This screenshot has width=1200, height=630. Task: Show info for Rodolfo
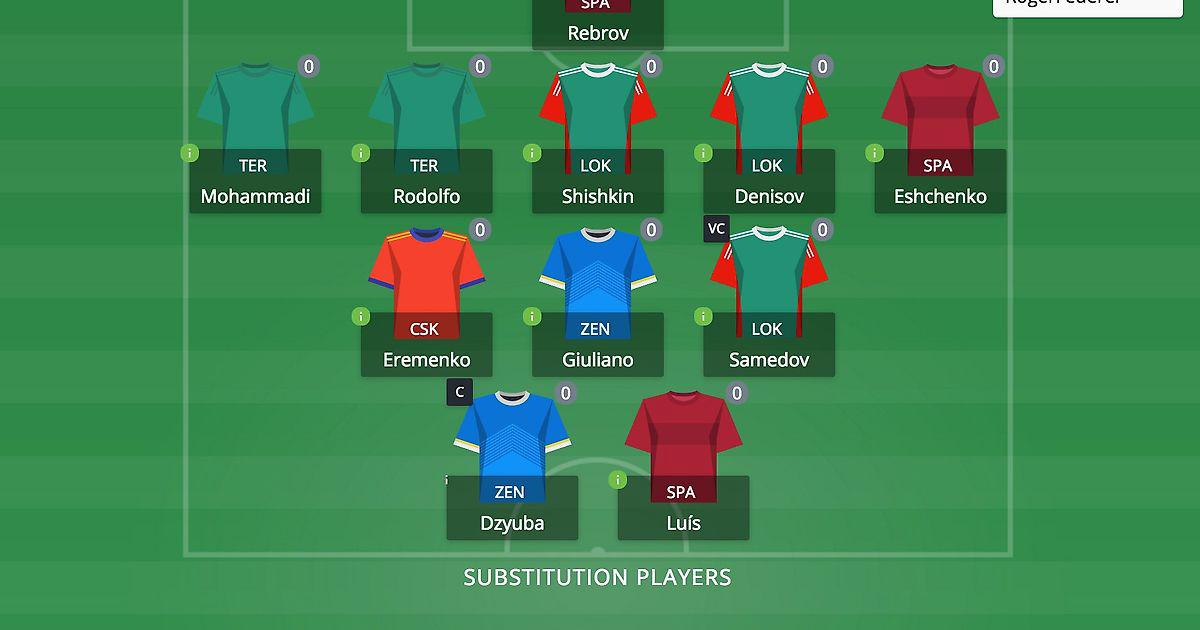[x=359, y=153]
